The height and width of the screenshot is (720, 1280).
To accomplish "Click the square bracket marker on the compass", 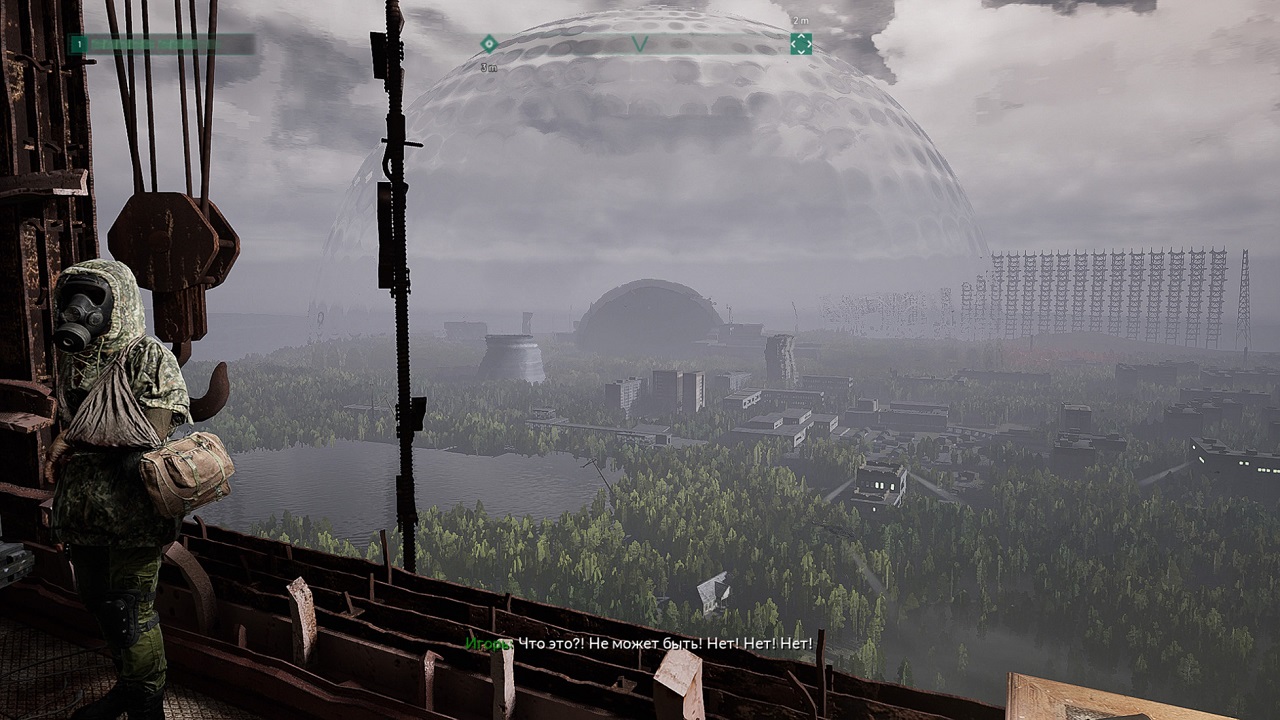I will click(x=801, y=44).
